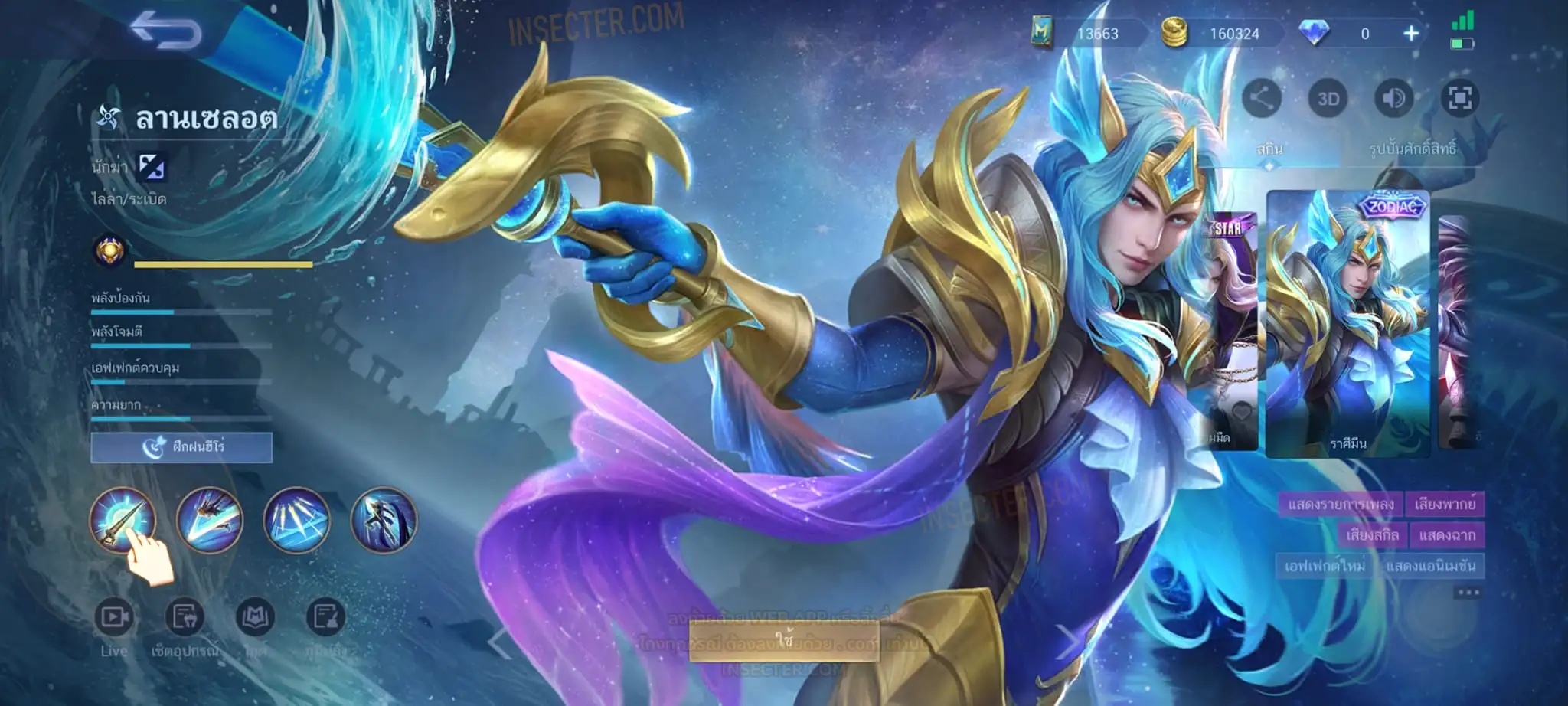
Task: Open the book-shaped hero story icon
Action: [x=256, y=617]
